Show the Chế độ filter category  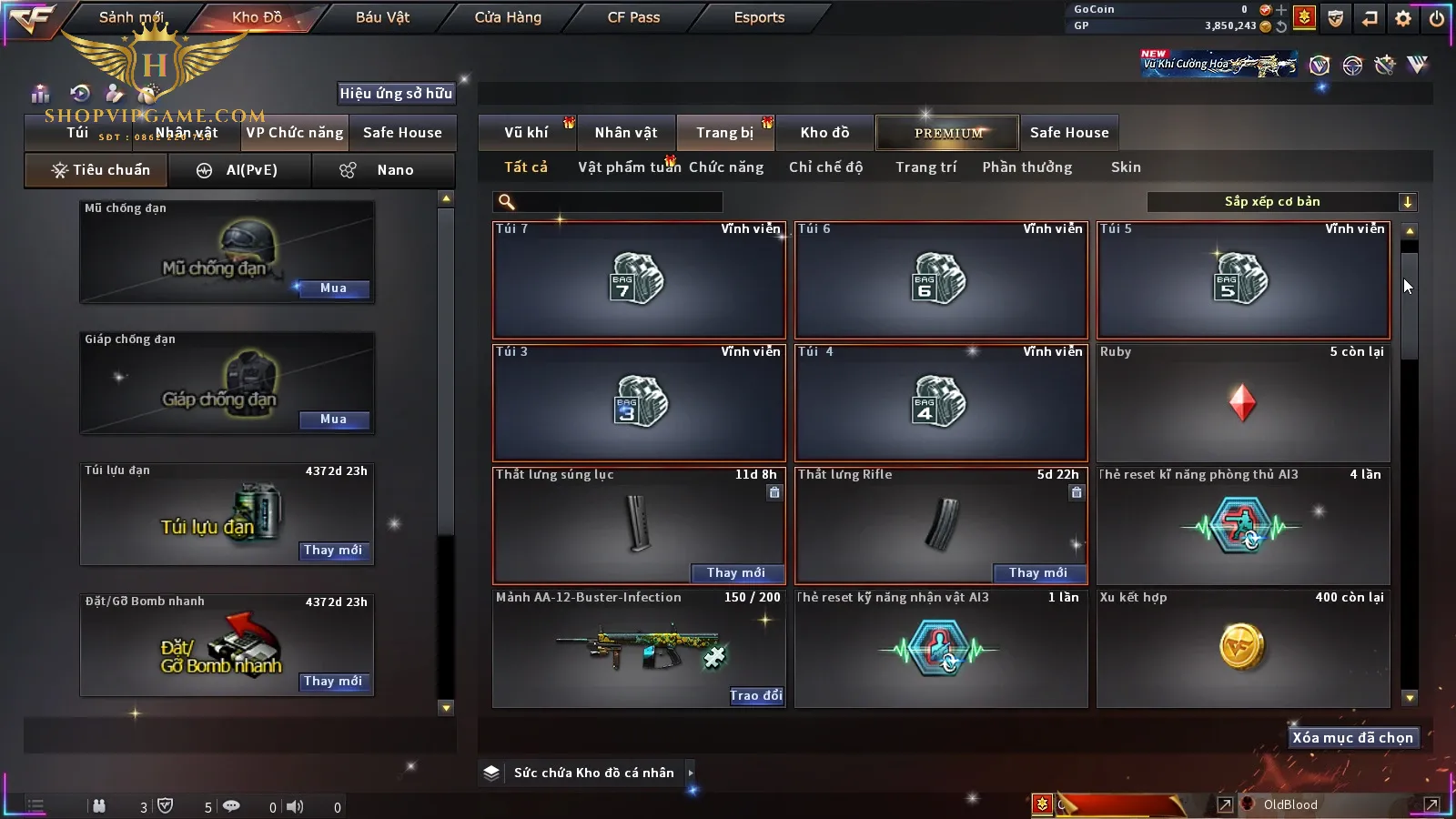825,167
